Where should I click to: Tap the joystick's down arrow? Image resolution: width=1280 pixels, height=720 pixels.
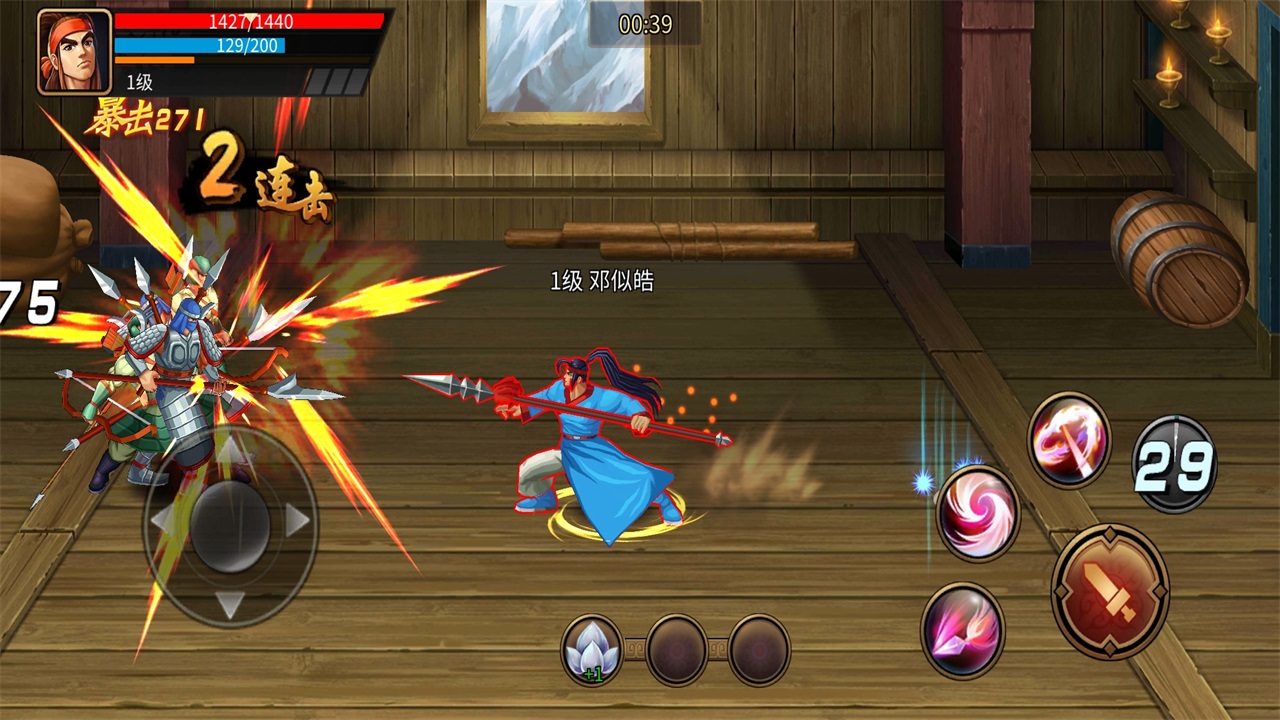click(231, 603)
